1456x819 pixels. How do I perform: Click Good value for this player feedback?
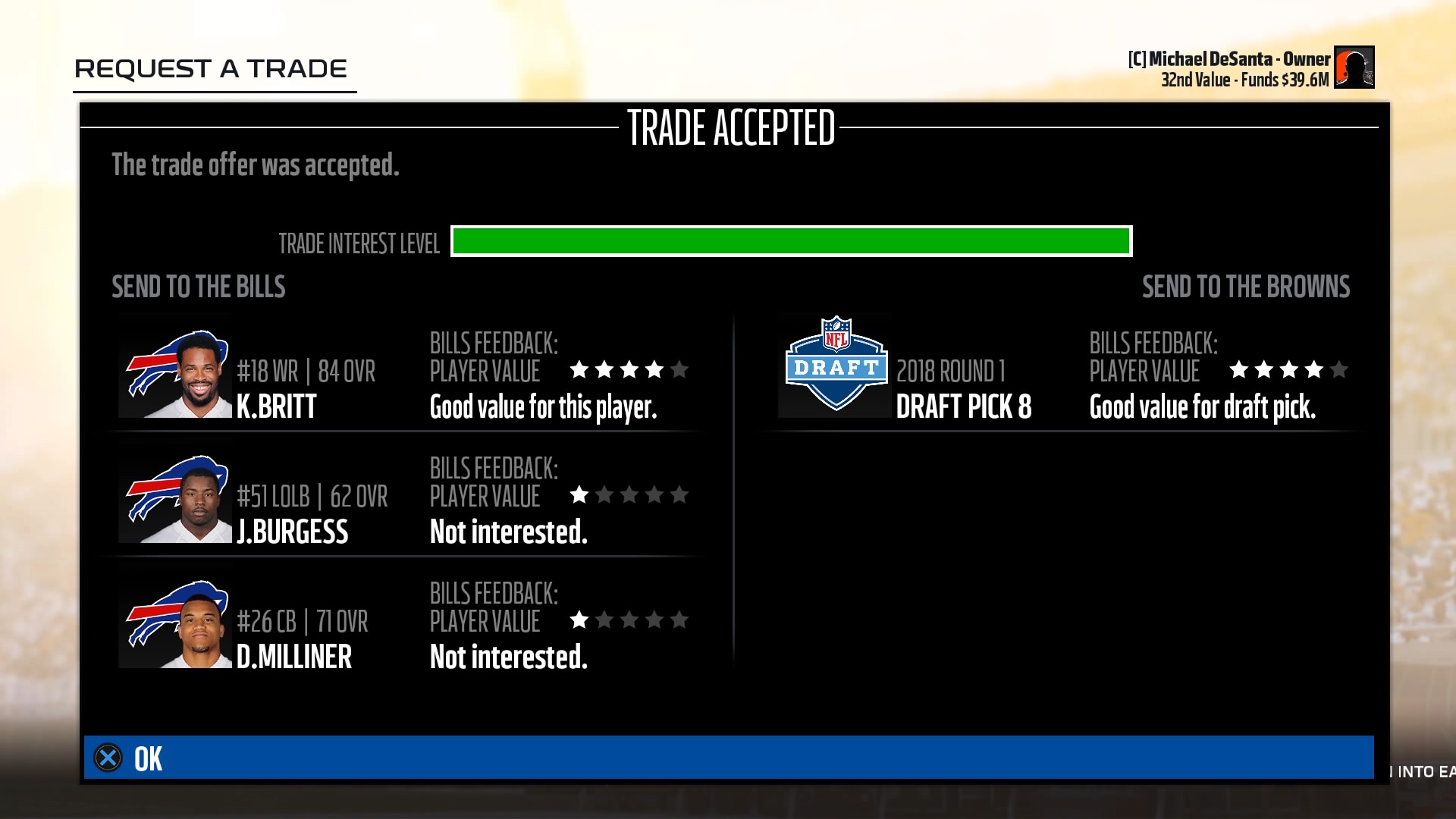[x=544, y=408]
